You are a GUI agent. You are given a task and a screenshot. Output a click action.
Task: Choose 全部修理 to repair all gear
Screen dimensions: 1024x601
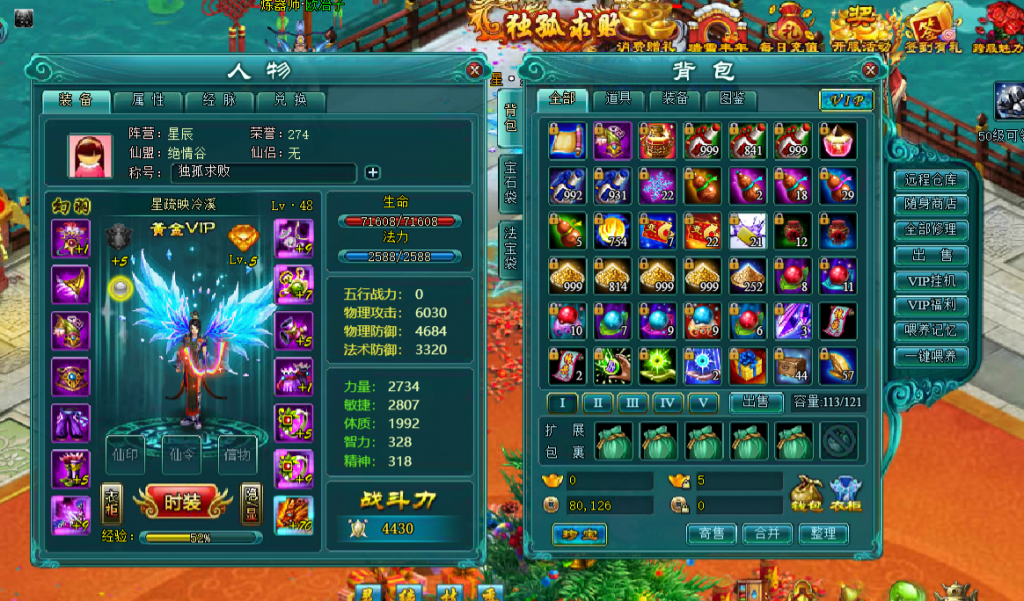(x=931, y=229)
